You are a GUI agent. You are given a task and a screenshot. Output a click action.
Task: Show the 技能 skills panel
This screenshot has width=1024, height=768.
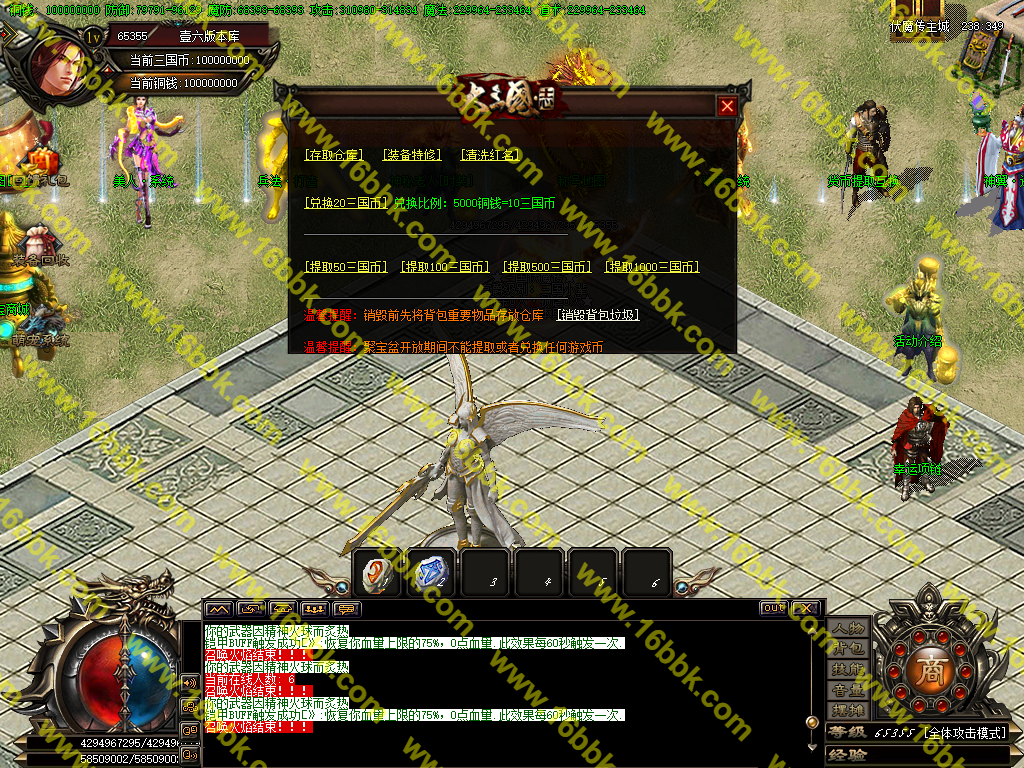pyautogui.click(x=848, y=669)
